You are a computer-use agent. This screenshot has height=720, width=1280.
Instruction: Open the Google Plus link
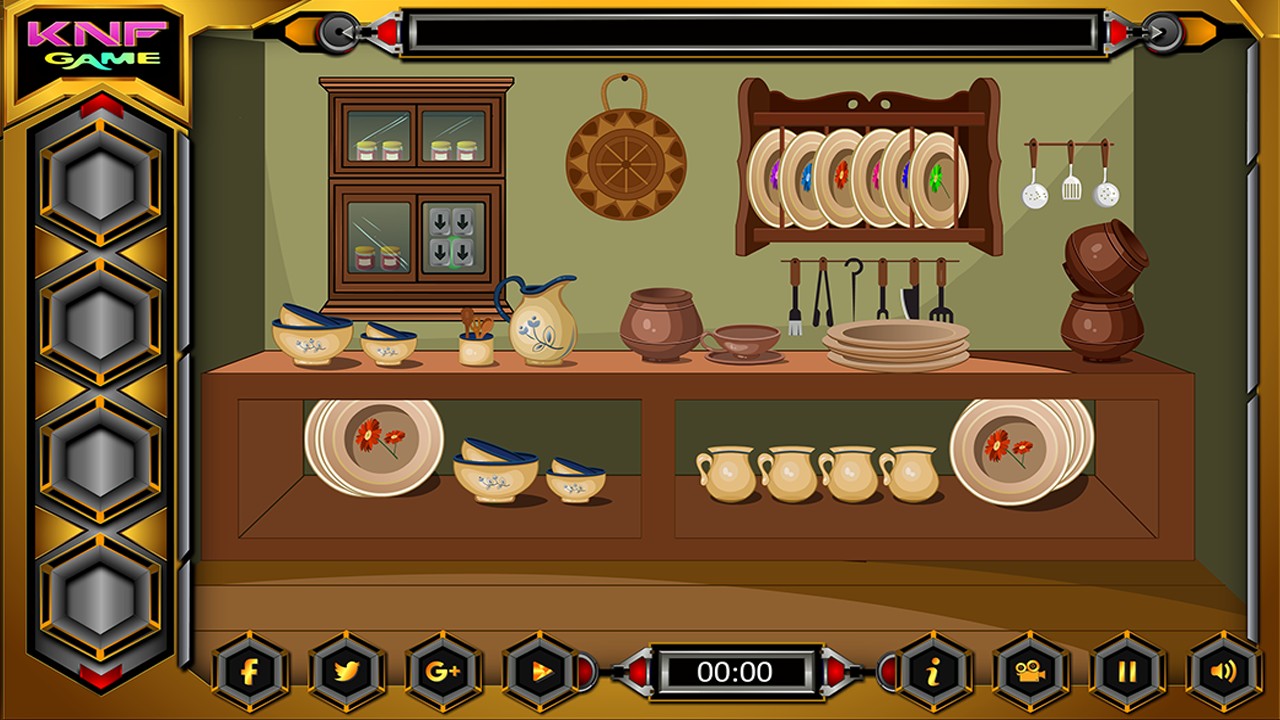click(442, 671)
